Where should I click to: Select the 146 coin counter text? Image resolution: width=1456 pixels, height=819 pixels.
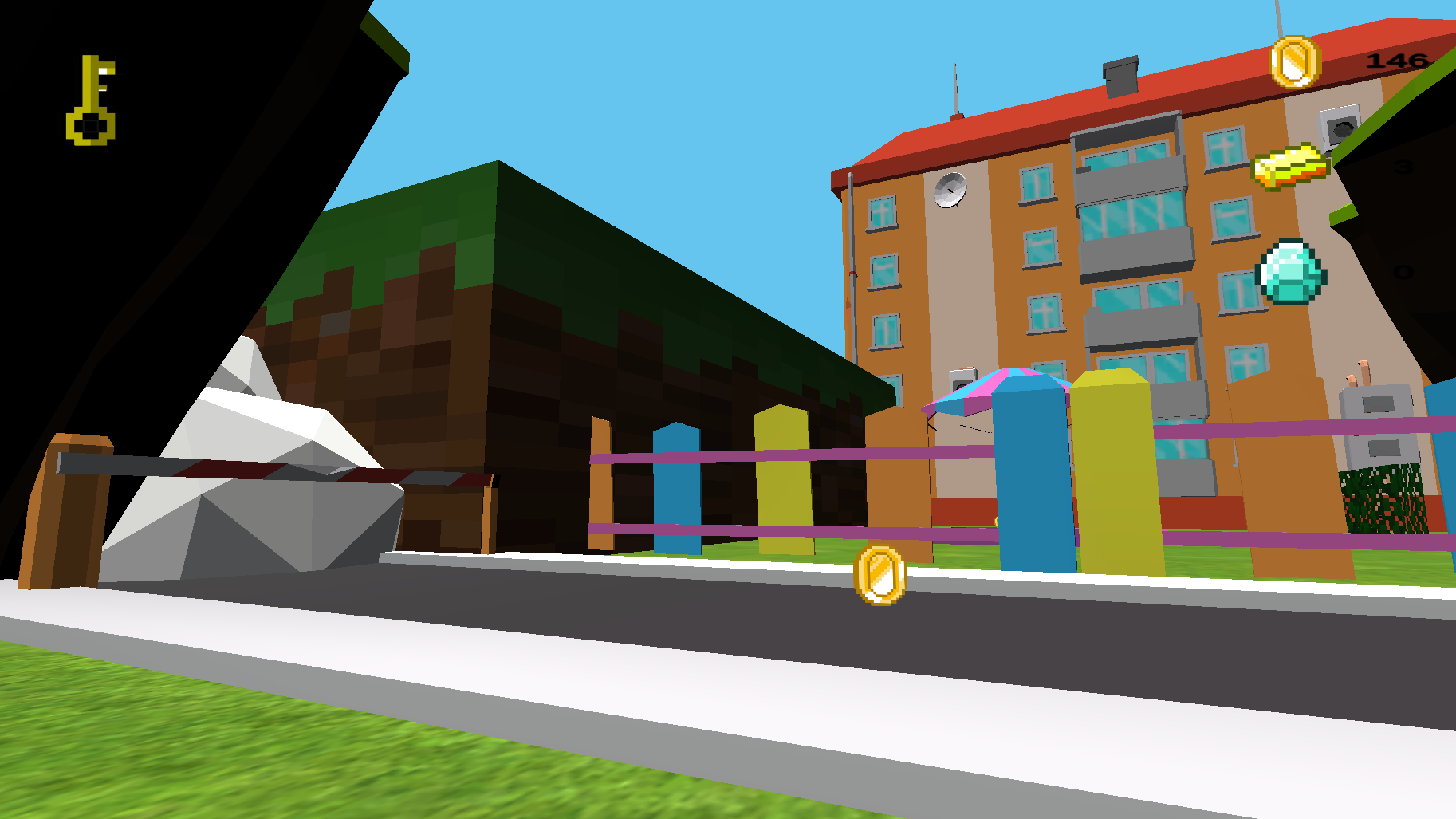point(1396,60)
